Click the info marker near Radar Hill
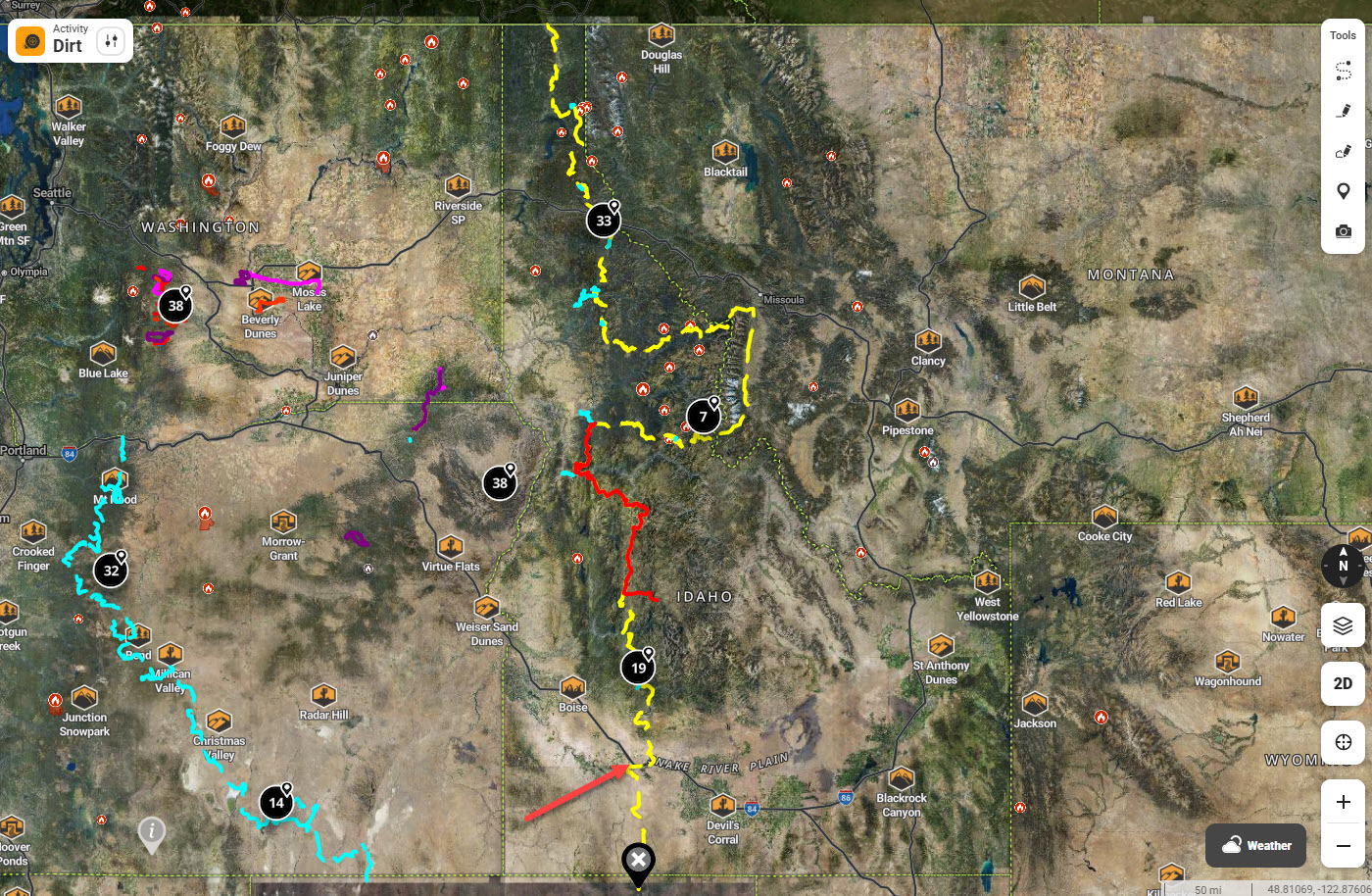The image size is (1372, 896). (152, 833)
